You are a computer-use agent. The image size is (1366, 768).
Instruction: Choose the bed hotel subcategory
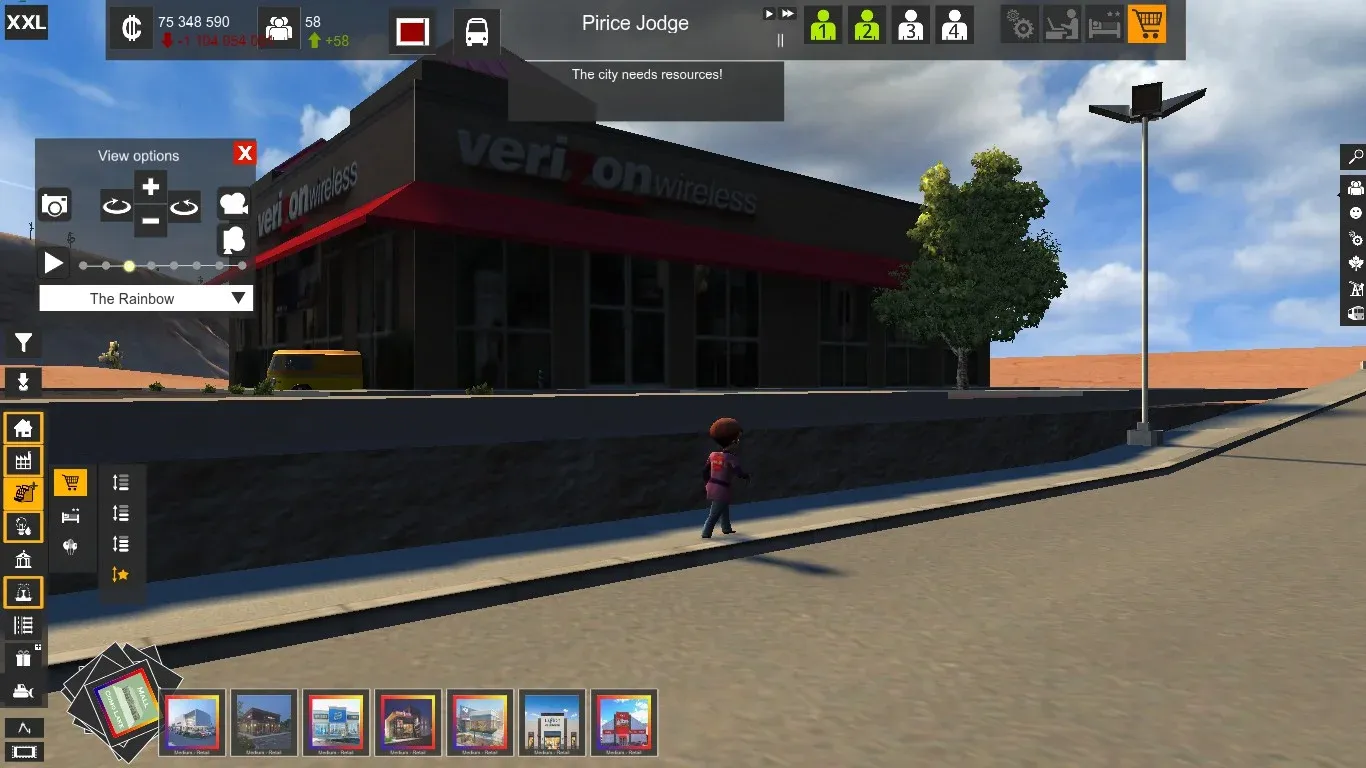click(x=70, y=516)
